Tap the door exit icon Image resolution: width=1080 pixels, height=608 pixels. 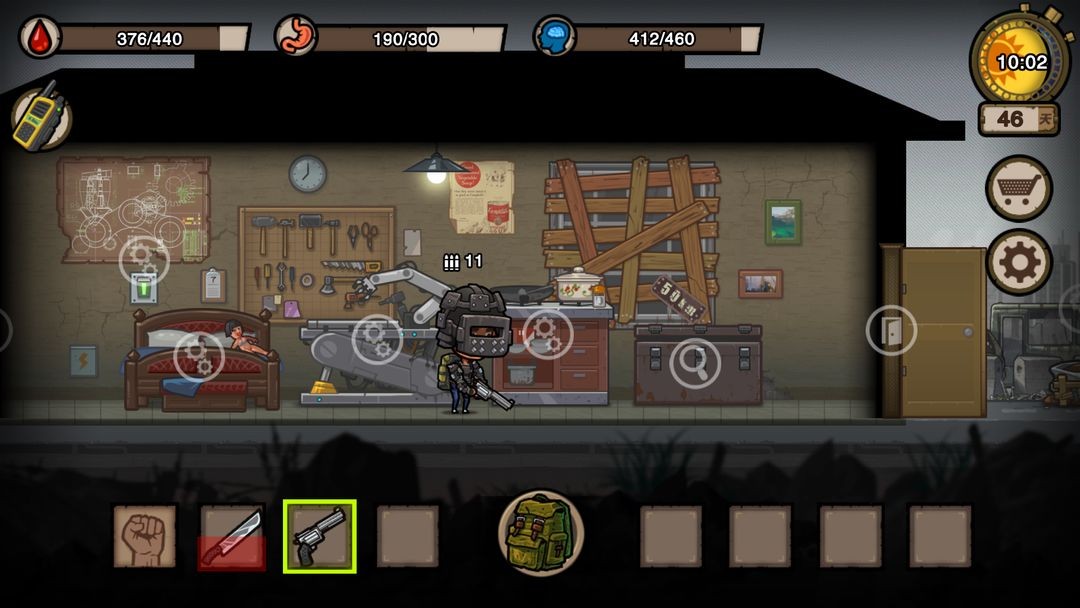pos(891,330)
